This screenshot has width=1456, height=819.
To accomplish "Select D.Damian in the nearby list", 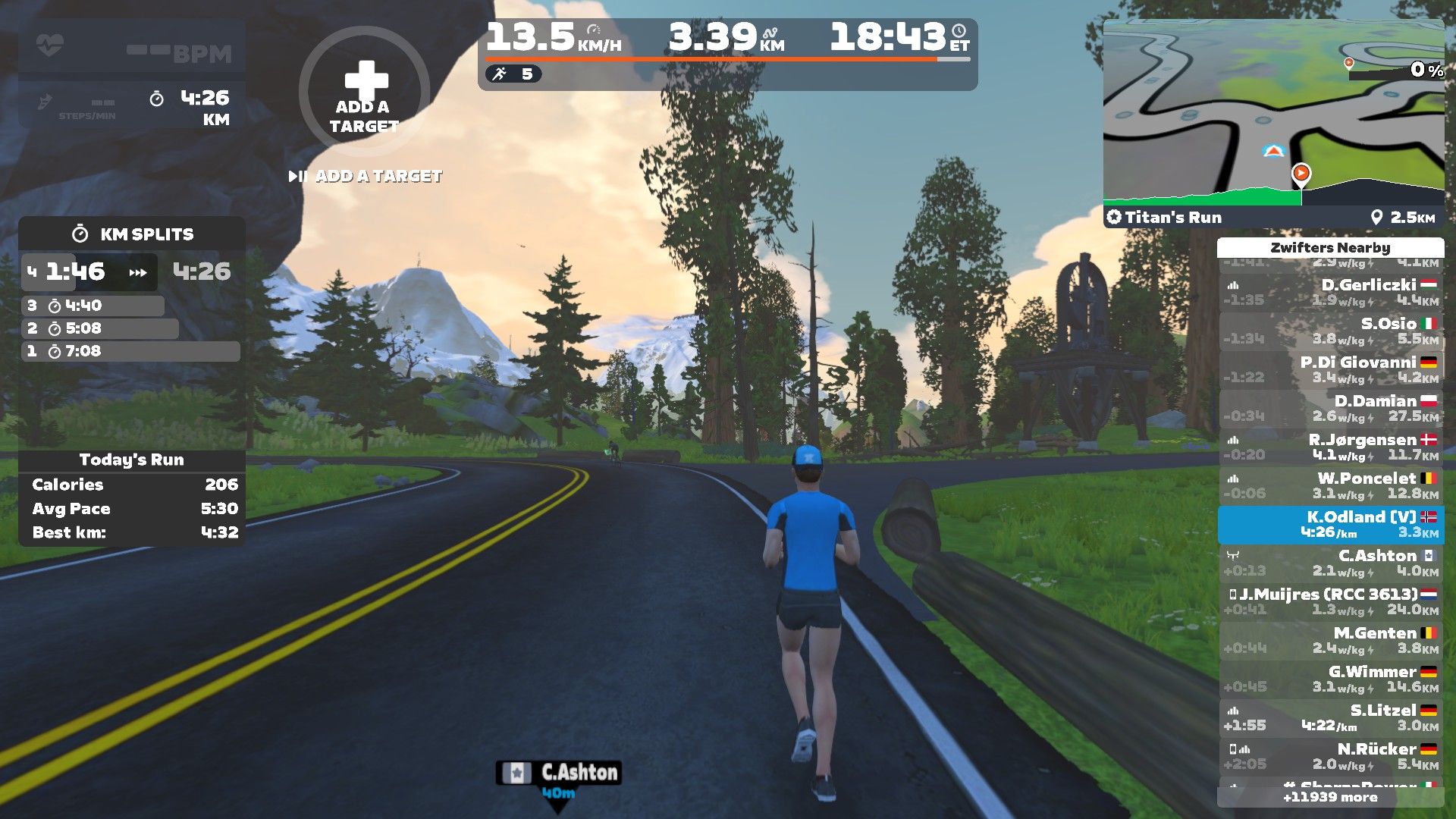I will [1331, 409].
